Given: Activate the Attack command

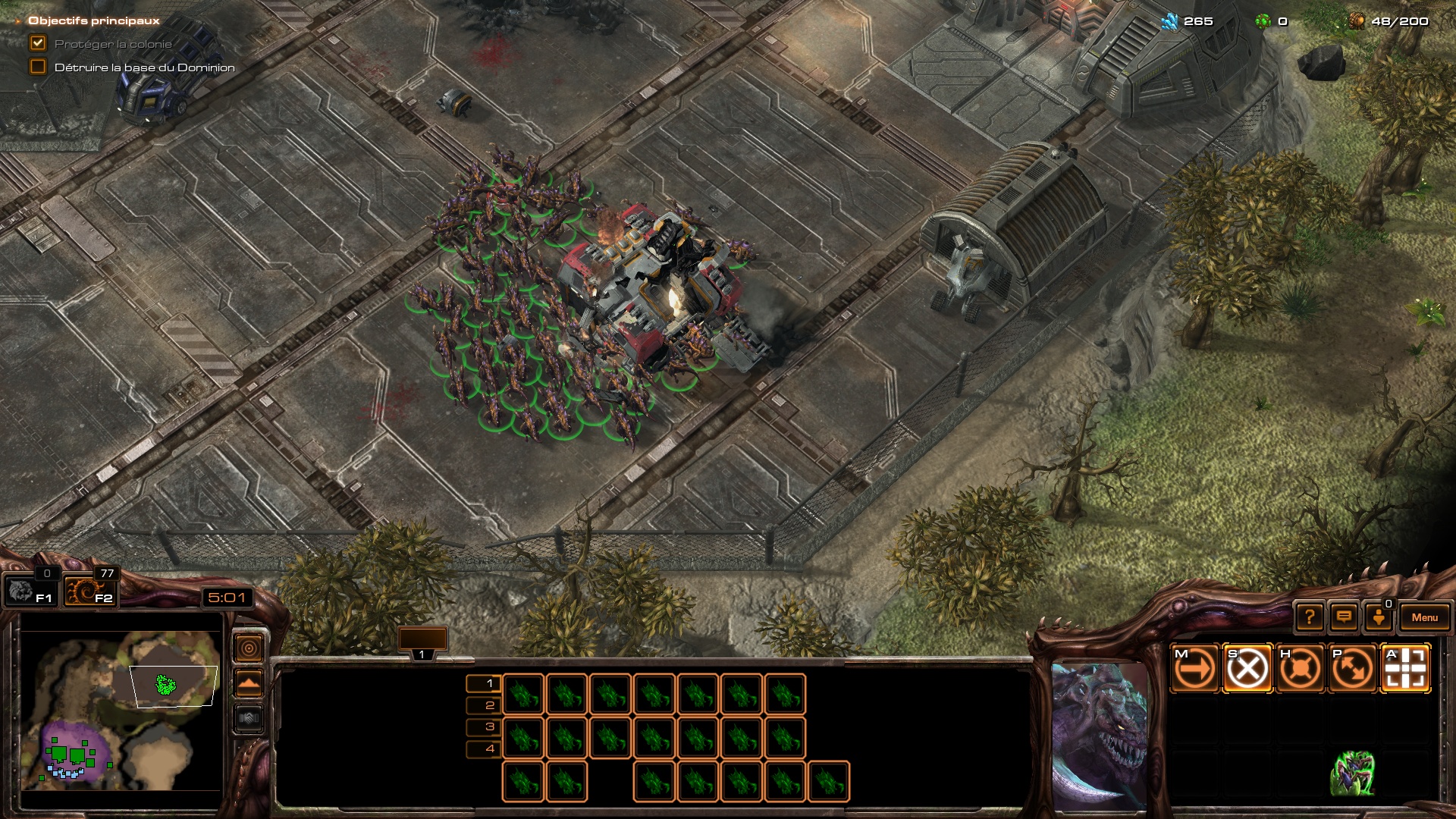Looking at the screenshot, I should pos(1405,669).
